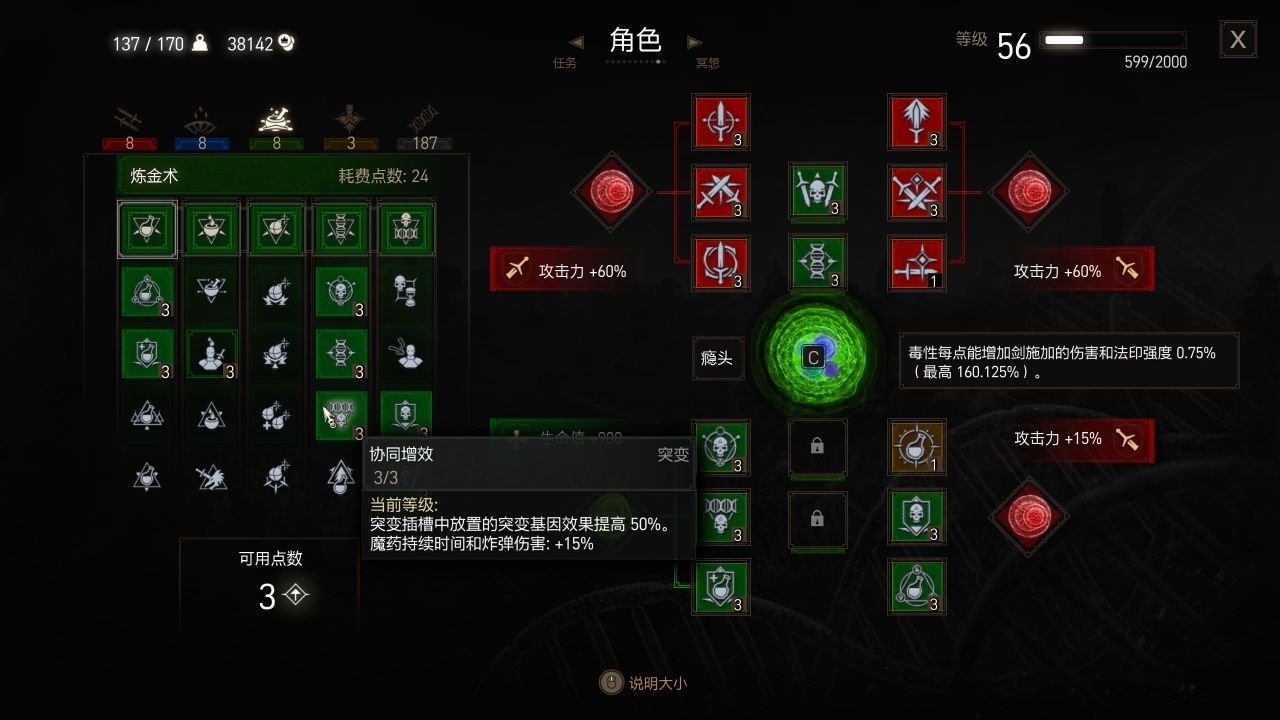Viewport: 1280px width, 720px height.
Task: Click the right arrow toward 冥想
Action: point(695,42)
